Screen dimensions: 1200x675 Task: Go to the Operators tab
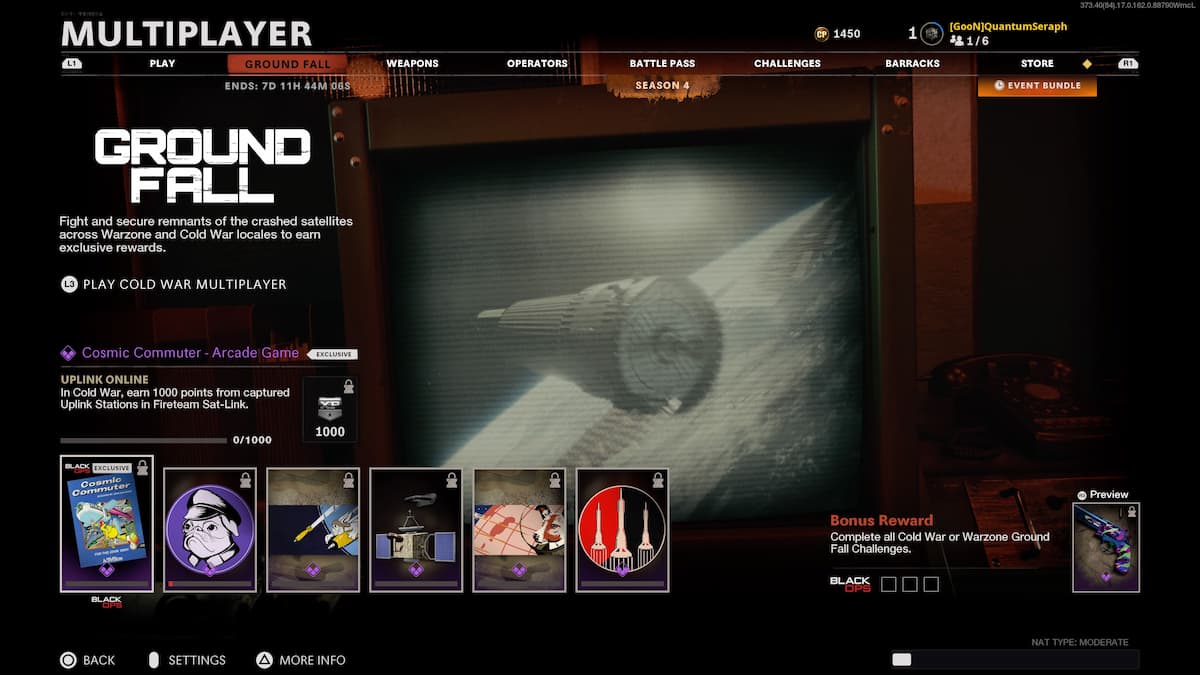[537, 63]
